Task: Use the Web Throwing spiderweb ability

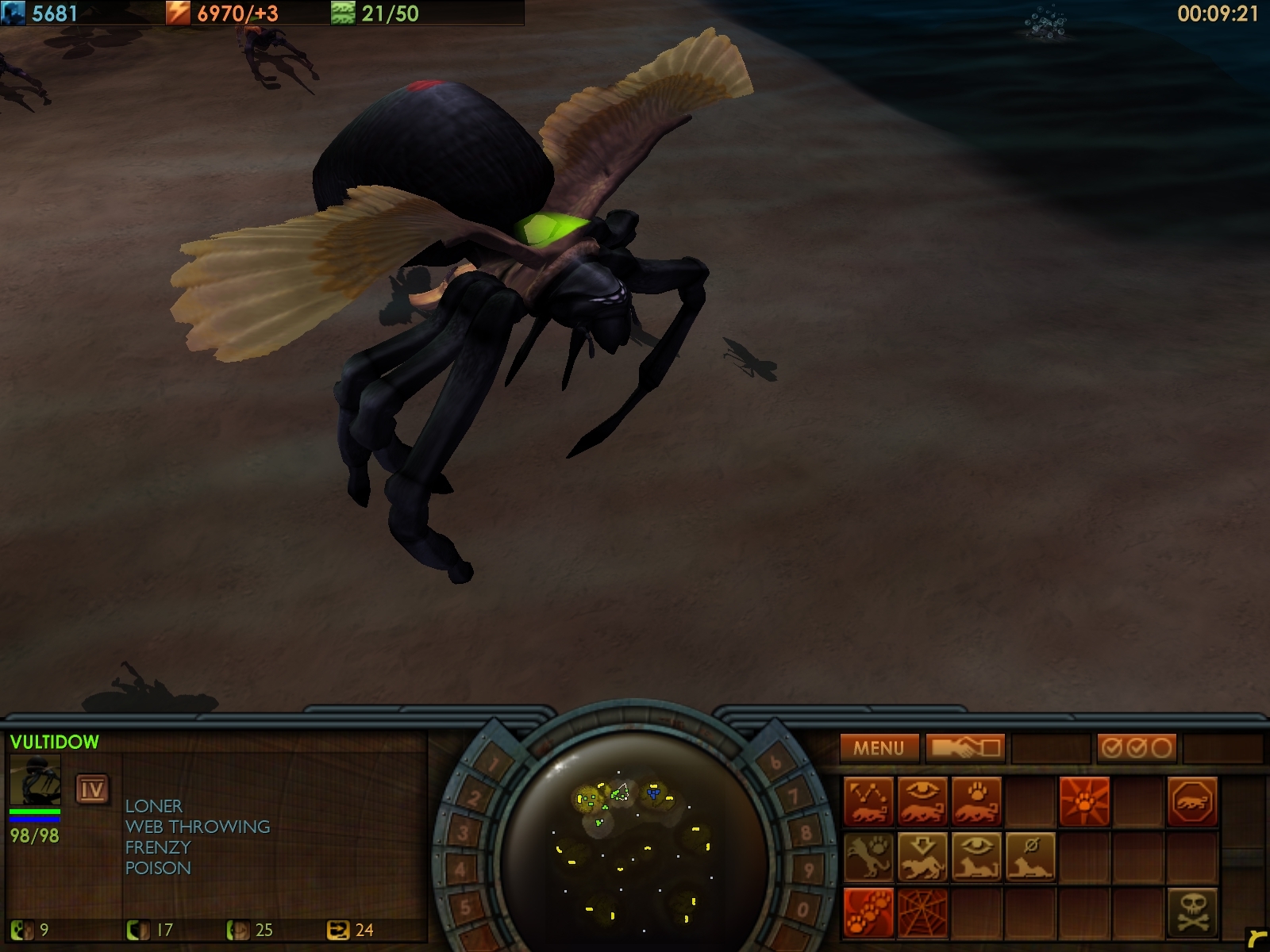Action: [x=922, y=911]
